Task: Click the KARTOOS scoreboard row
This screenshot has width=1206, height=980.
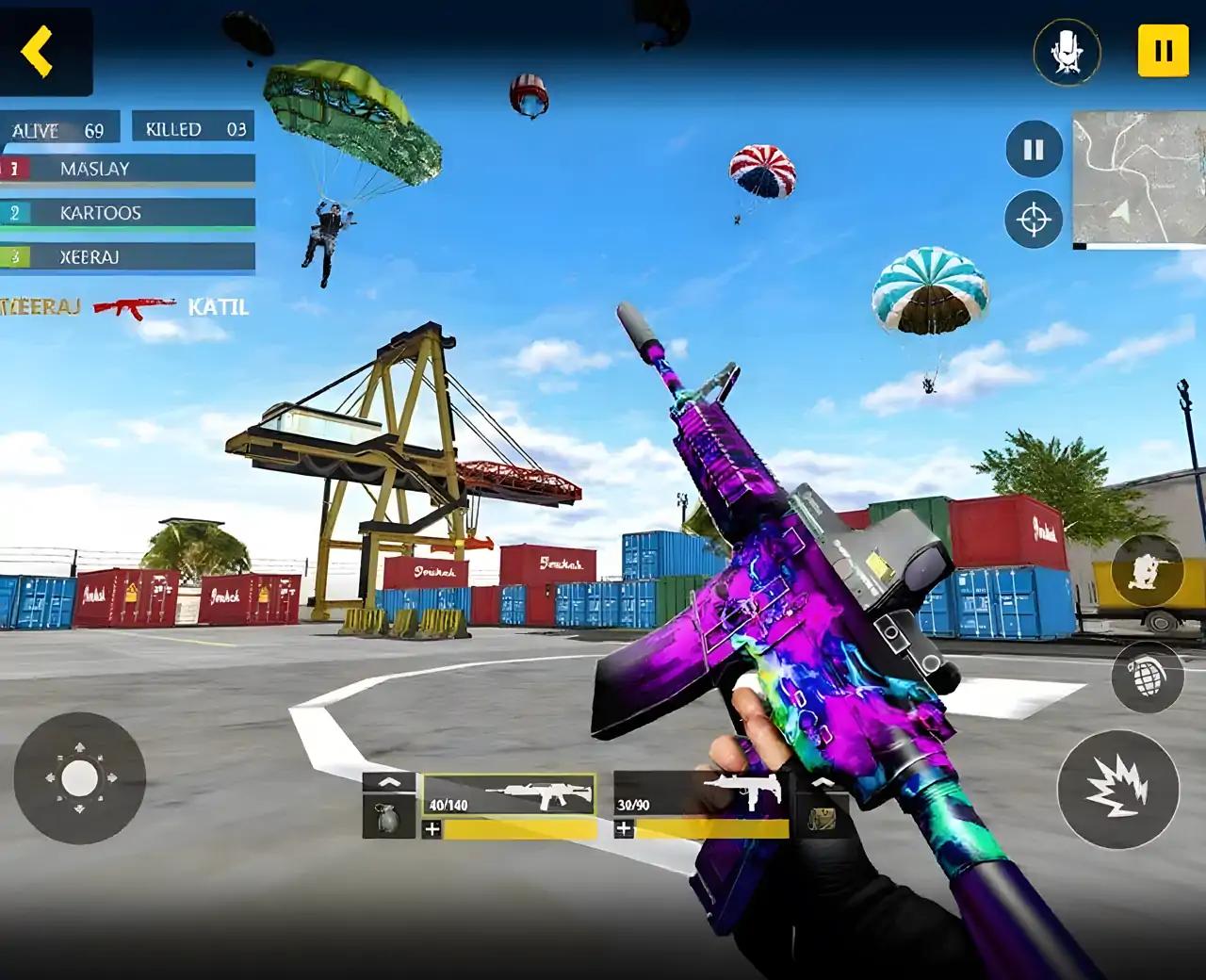Action: click(127, 213)
